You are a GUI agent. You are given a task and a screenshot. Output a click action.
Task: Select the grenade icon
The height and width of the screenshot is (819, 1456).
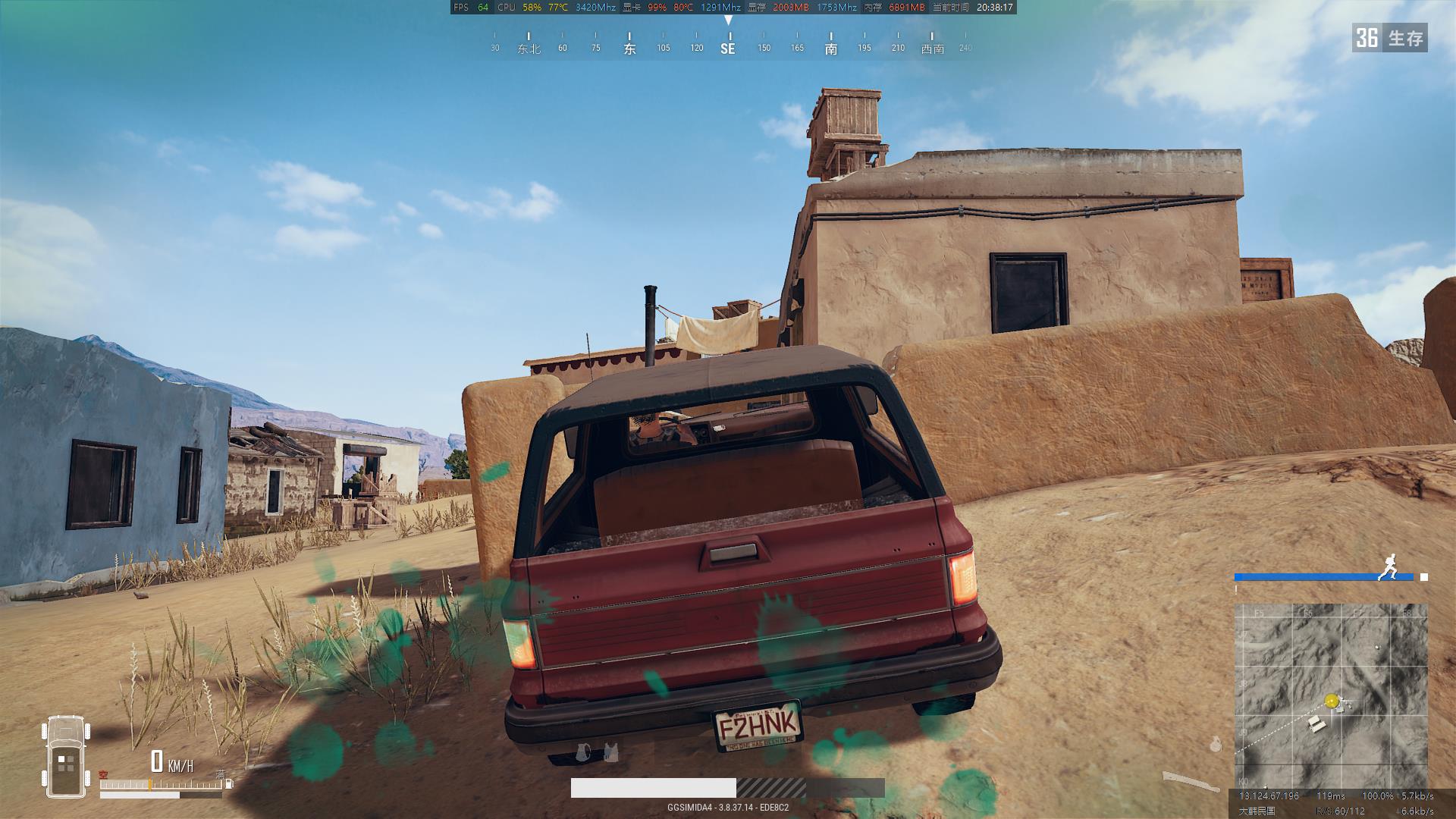(1216, 744)
